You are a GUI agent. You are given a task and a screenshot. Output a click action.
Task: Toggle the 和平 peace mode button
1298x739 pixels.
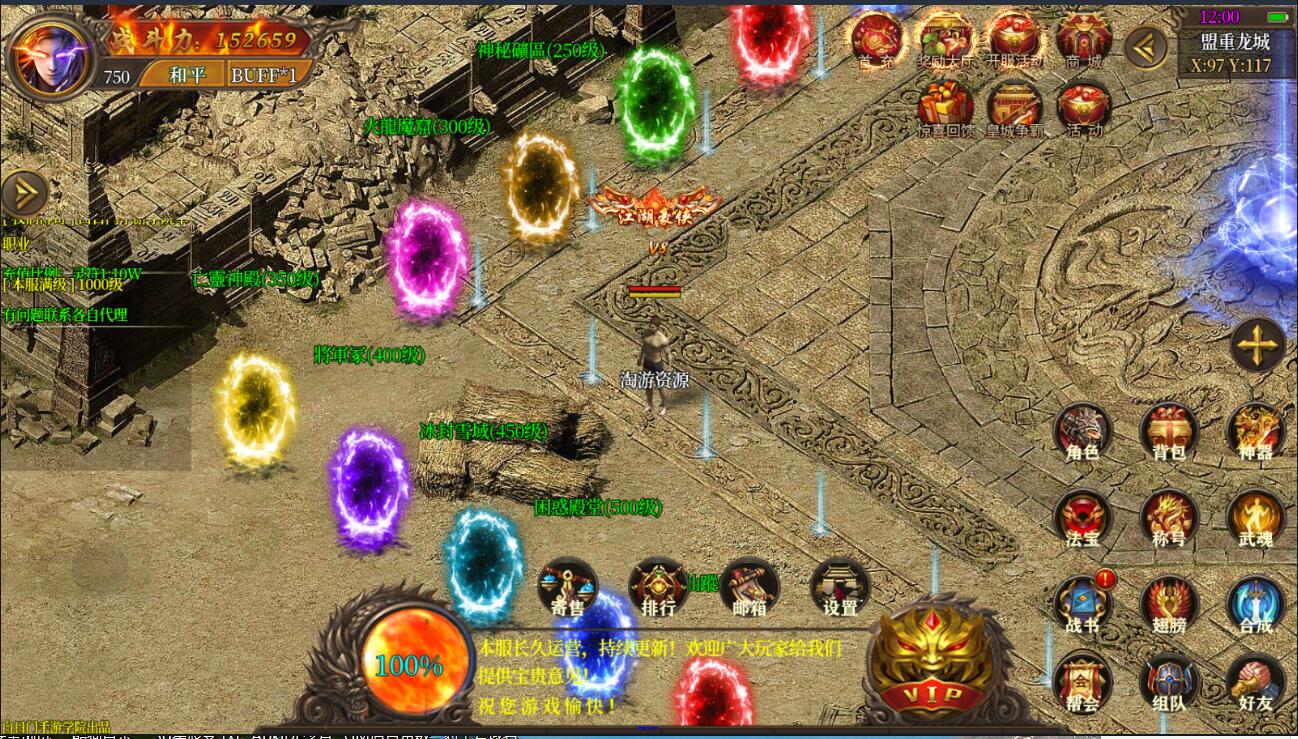pos(180,75)
